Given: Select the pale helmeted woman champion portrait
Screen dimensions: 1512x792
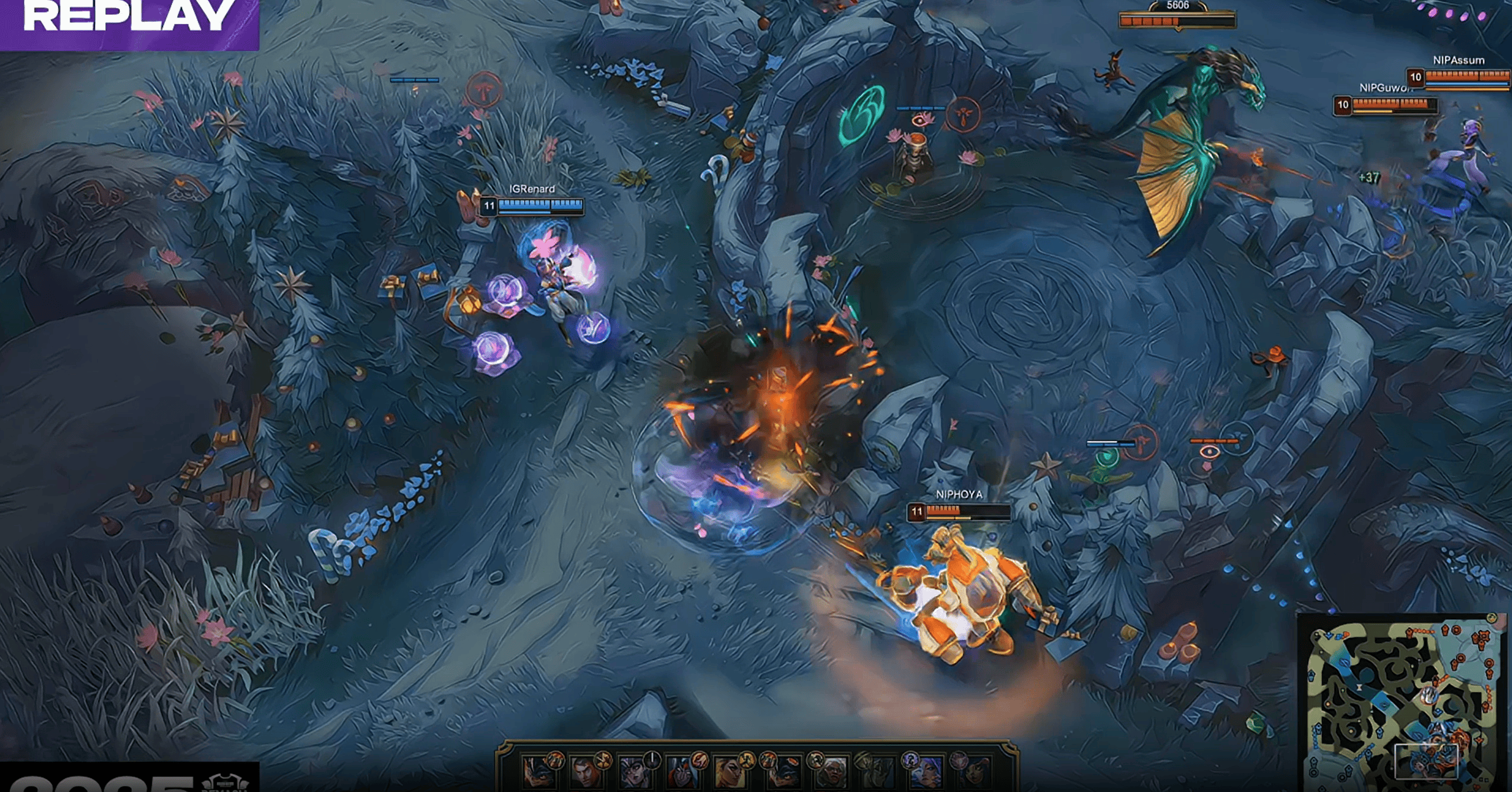Looking at the screenshot, I should (633, 773).
